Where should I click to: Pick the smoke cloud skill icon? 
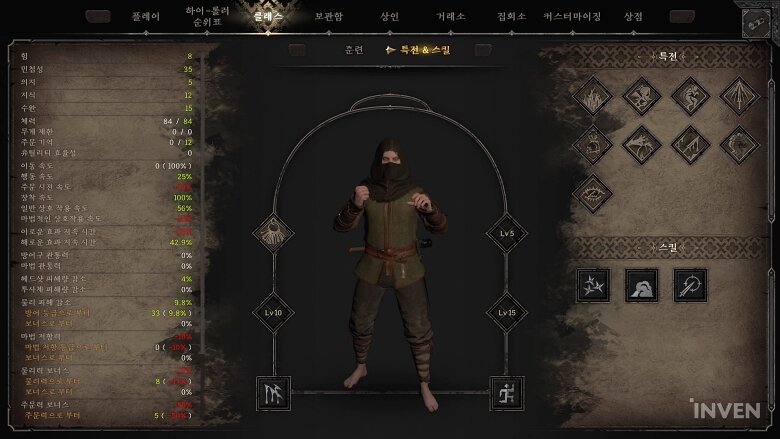[641, 285]
